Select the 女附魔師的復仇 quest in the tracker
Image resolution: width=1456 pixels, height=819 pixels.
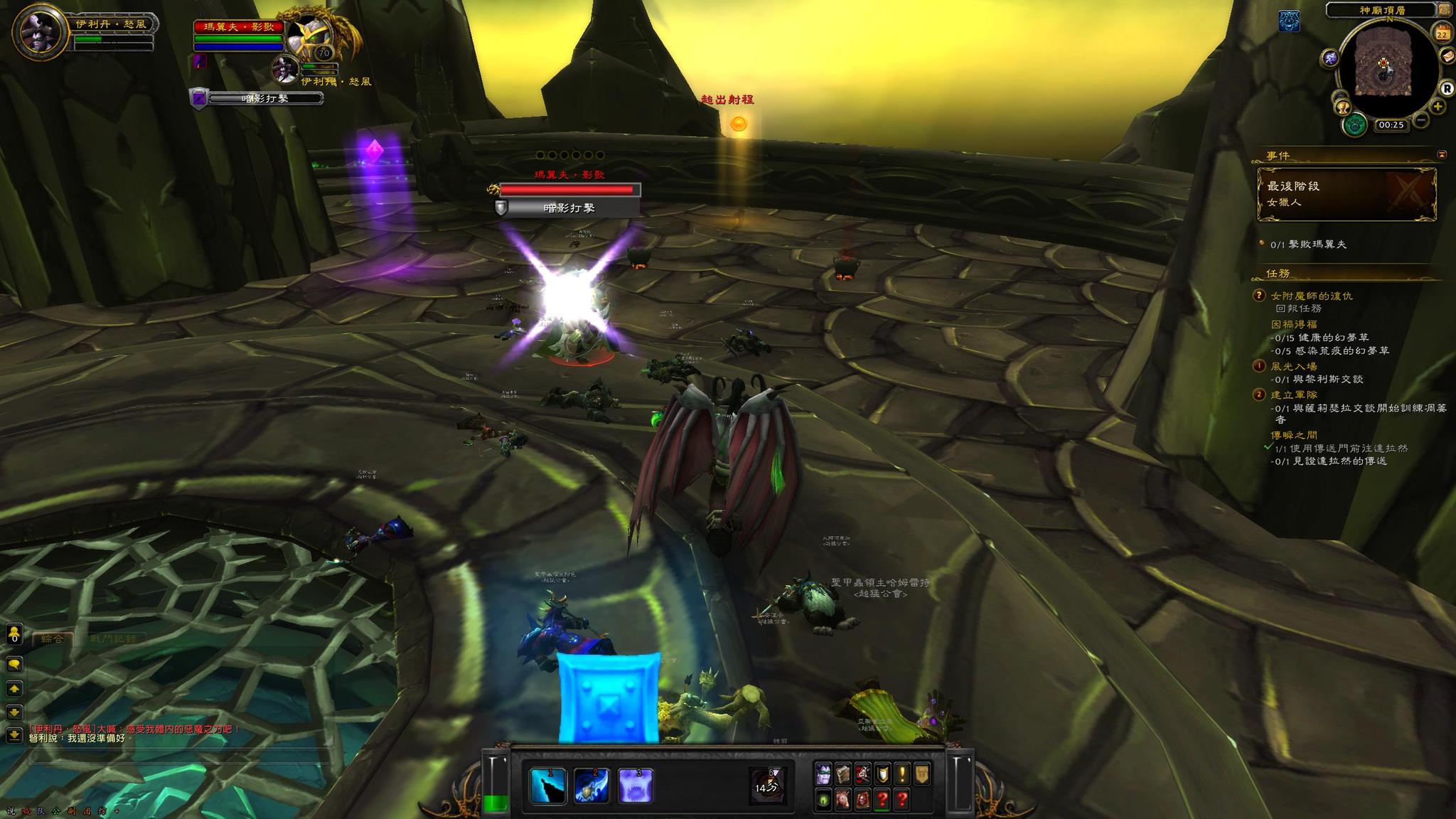(x=1311, y=296)
